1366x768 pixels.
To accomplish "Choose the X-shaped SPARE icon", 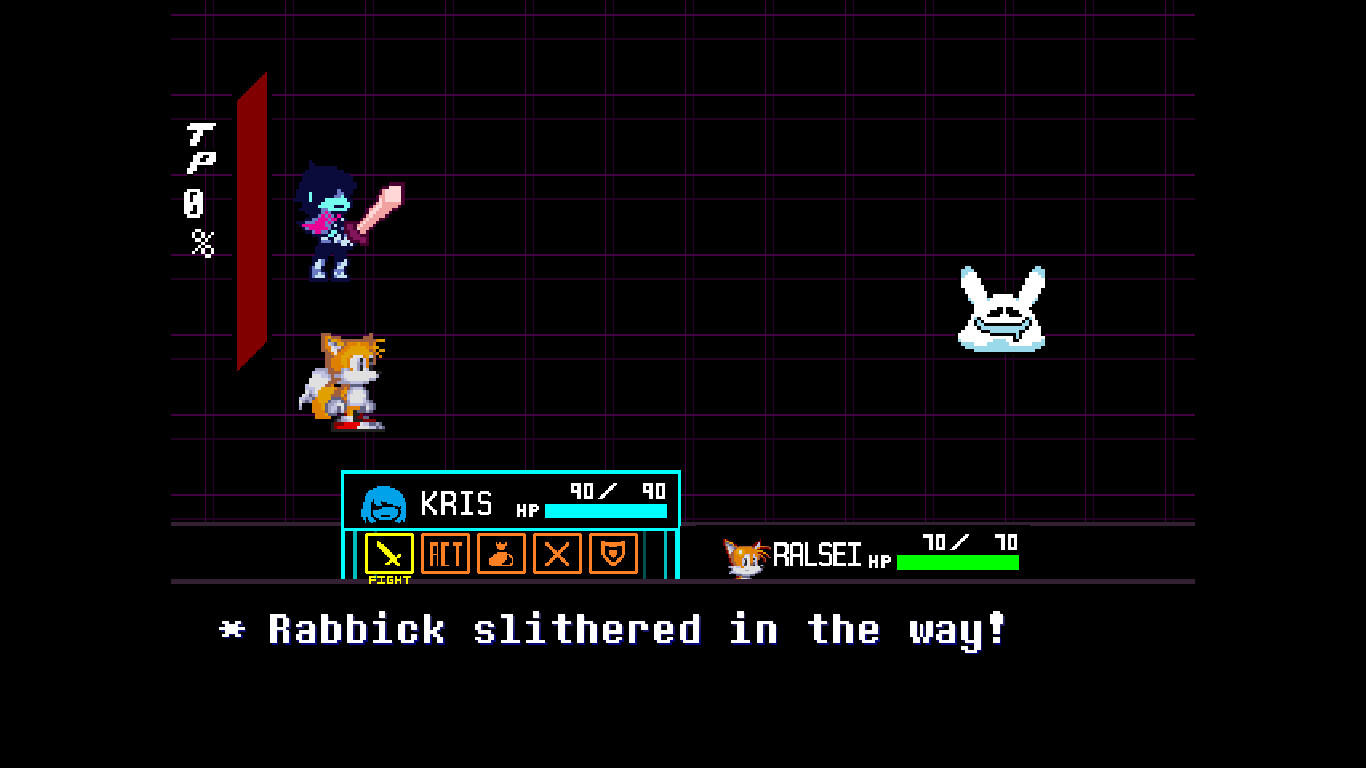I will coord(557,554).
